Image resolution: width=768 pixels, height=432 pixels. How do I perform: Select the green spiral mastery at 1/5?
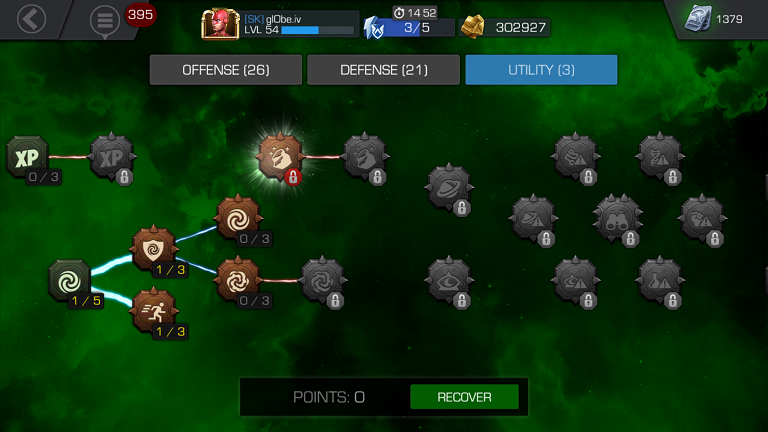tap(71, 279)
